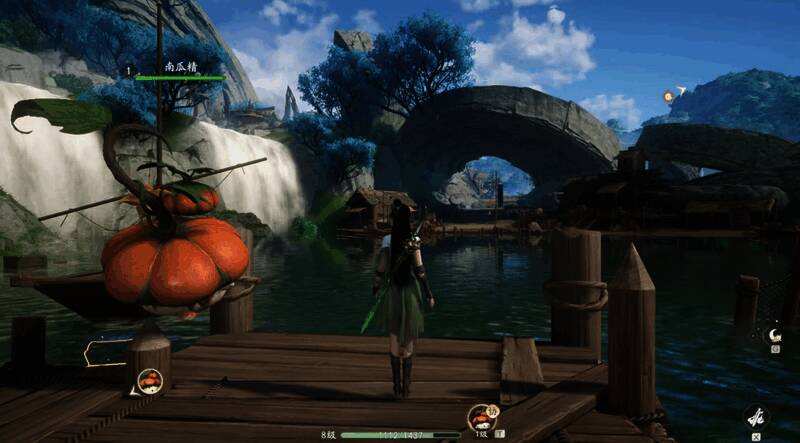Activate the crescent moon skill icon
Viewport: 800px width, 443px height.
[773, 335]
